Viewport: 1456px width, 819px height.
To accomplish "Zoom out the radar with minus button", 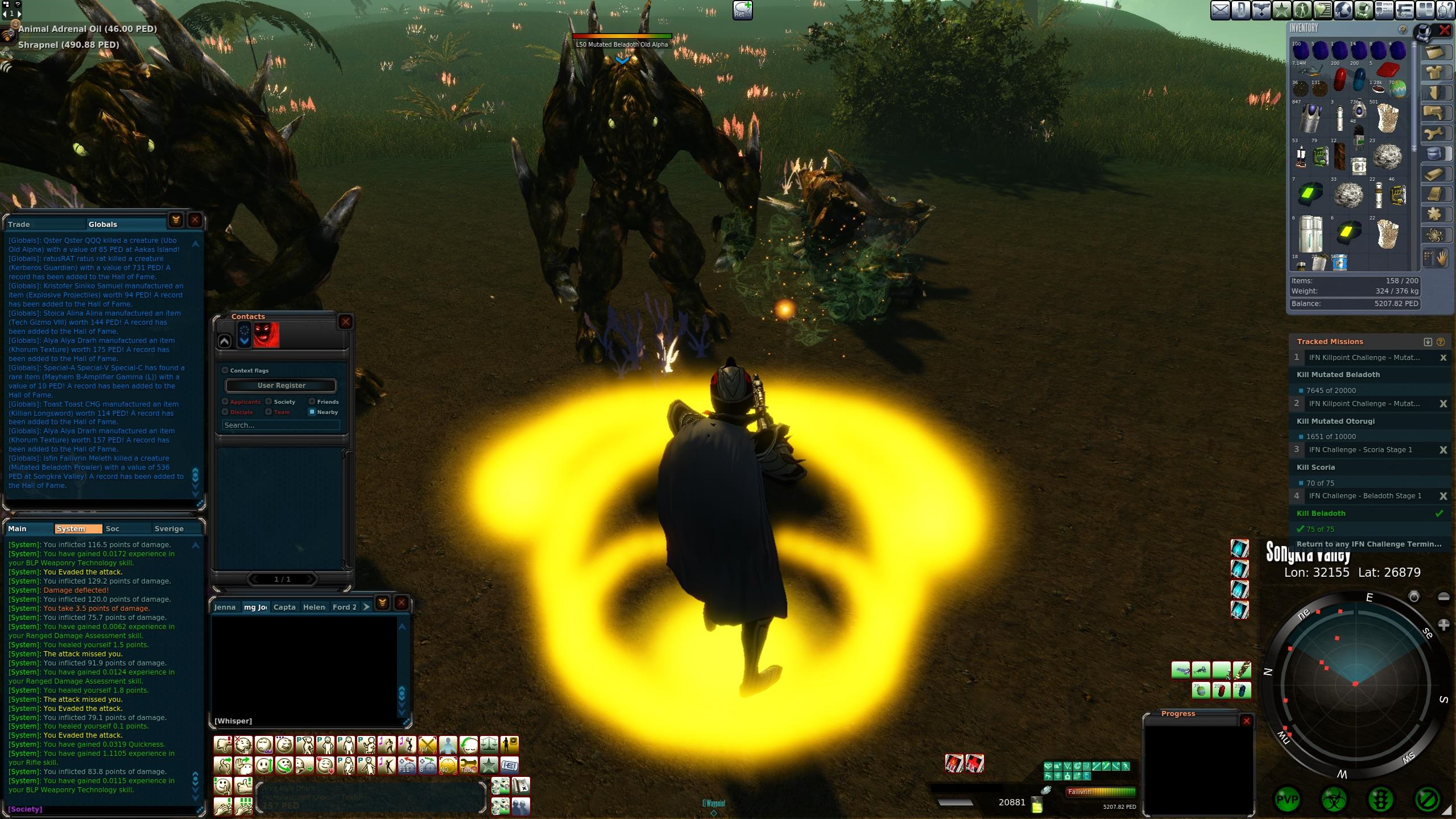I will (x=1443, y=597).
